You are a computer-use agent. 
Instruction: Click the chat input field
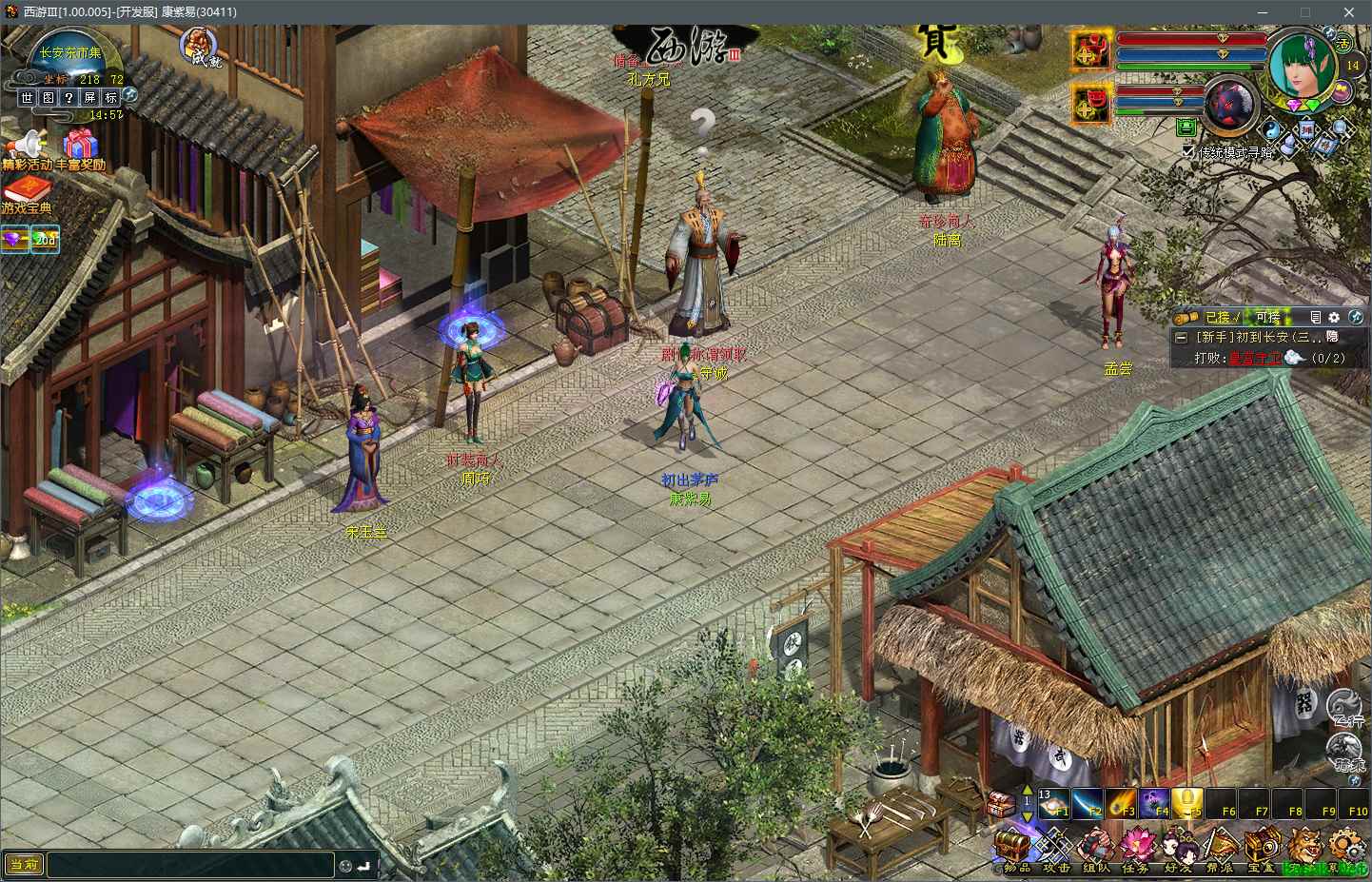pyautogui.click(x=190, y=864)
